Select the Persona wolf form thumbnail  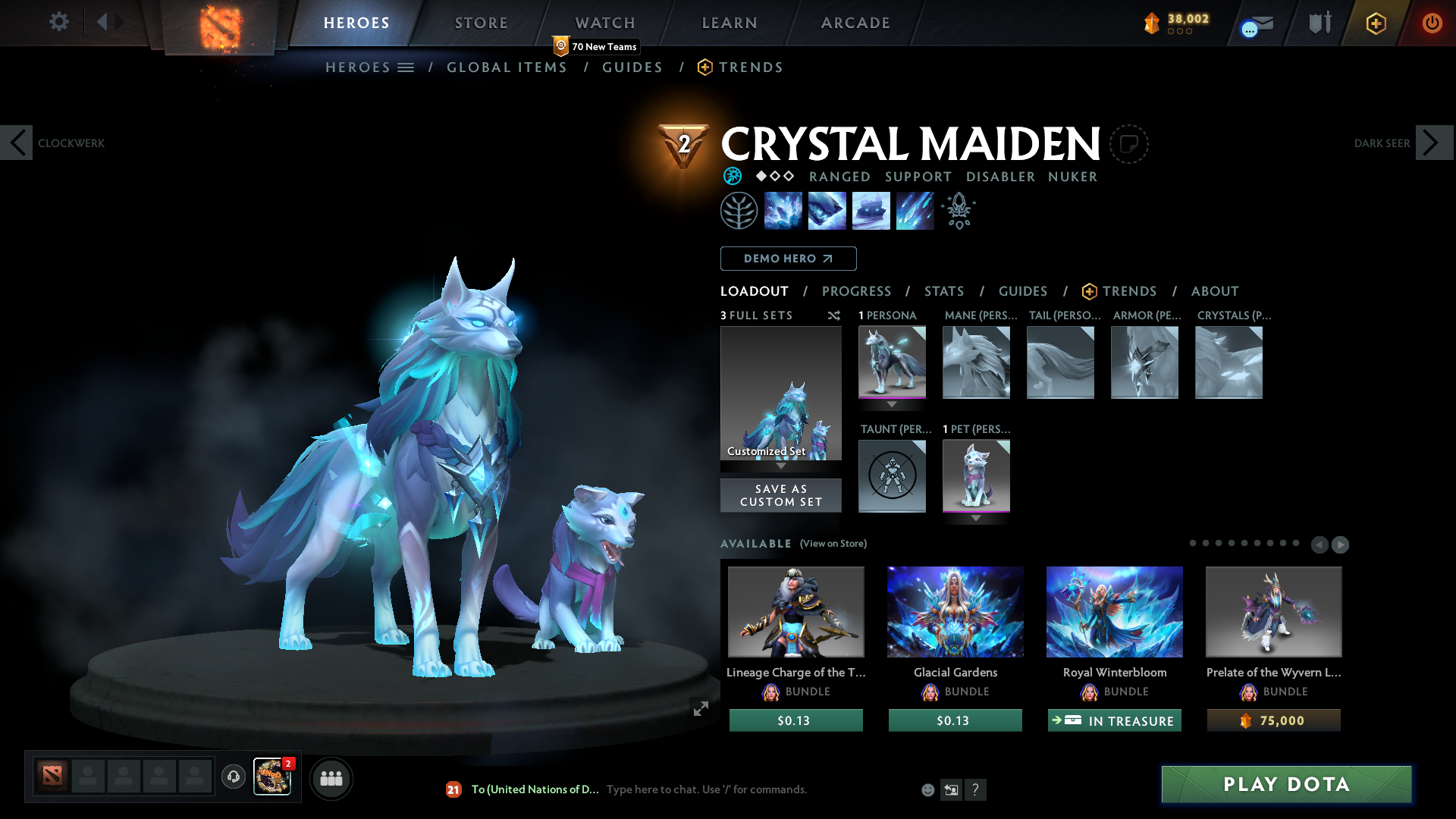click(892, 362)
